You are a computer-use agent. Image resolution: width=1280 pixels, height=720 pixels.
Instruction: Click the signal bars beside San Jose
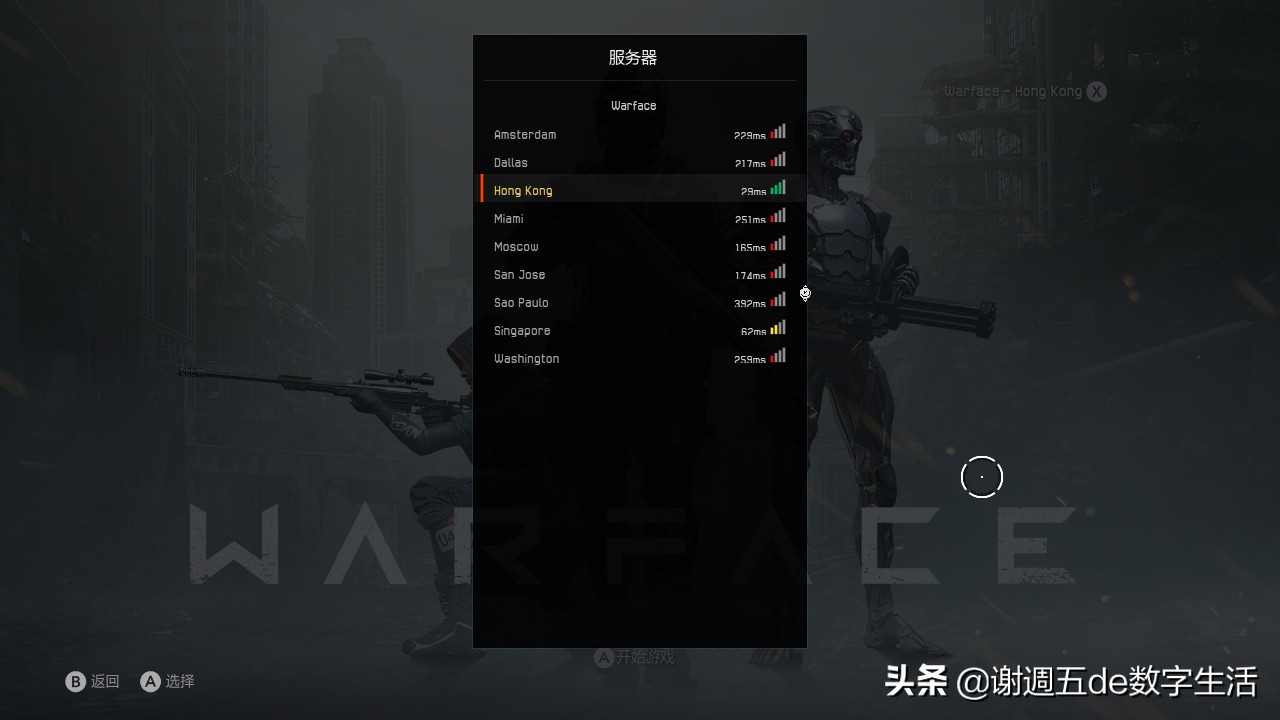778,271
